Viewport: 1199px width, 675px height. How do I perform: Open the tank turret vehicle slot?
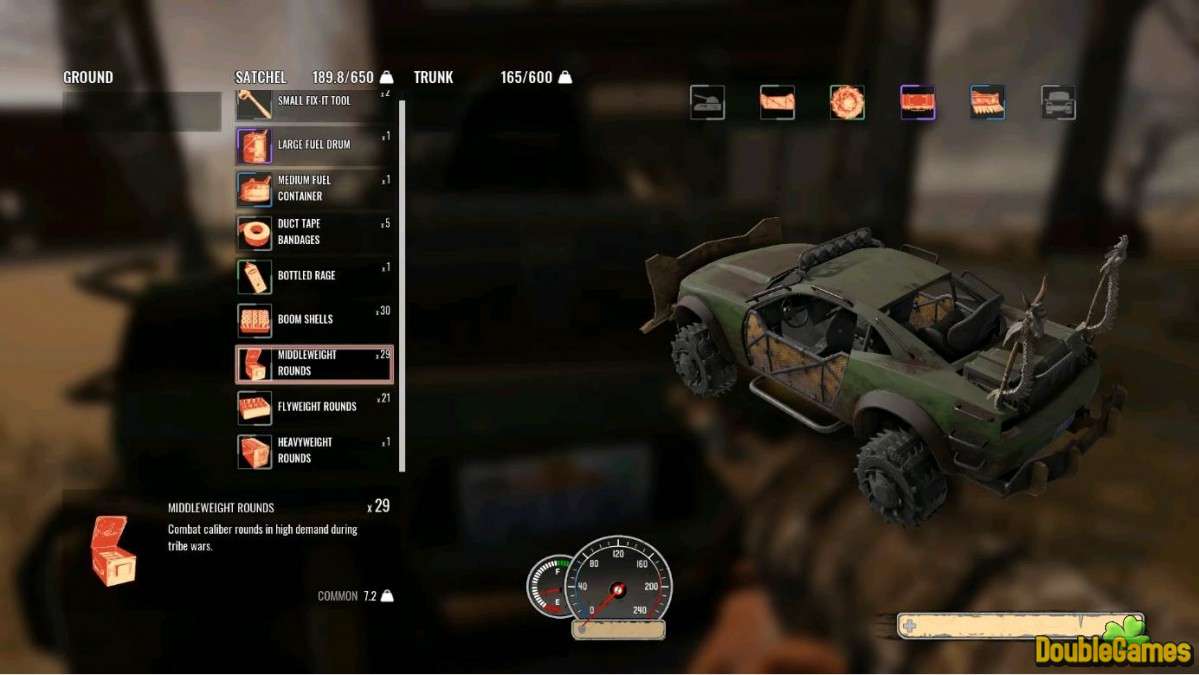[x=707, y=102]
